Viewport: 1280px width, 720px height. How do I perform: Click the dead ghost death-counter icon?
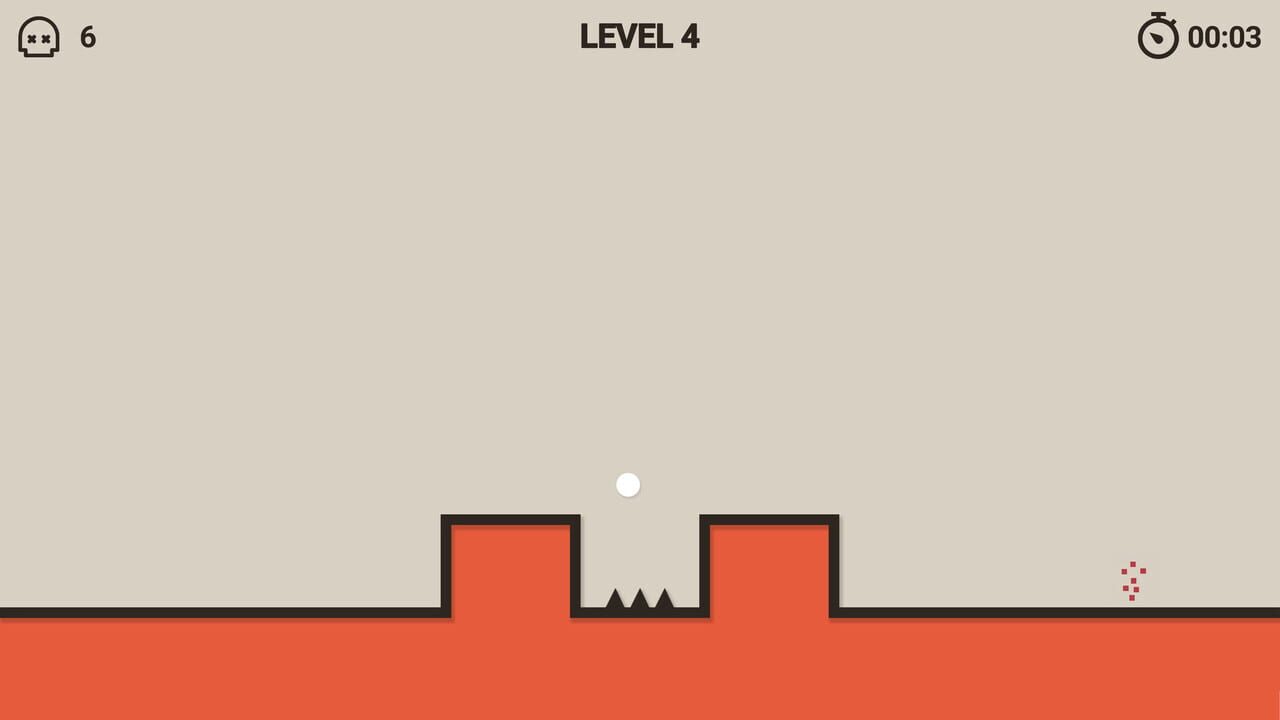tap(38, 38)
